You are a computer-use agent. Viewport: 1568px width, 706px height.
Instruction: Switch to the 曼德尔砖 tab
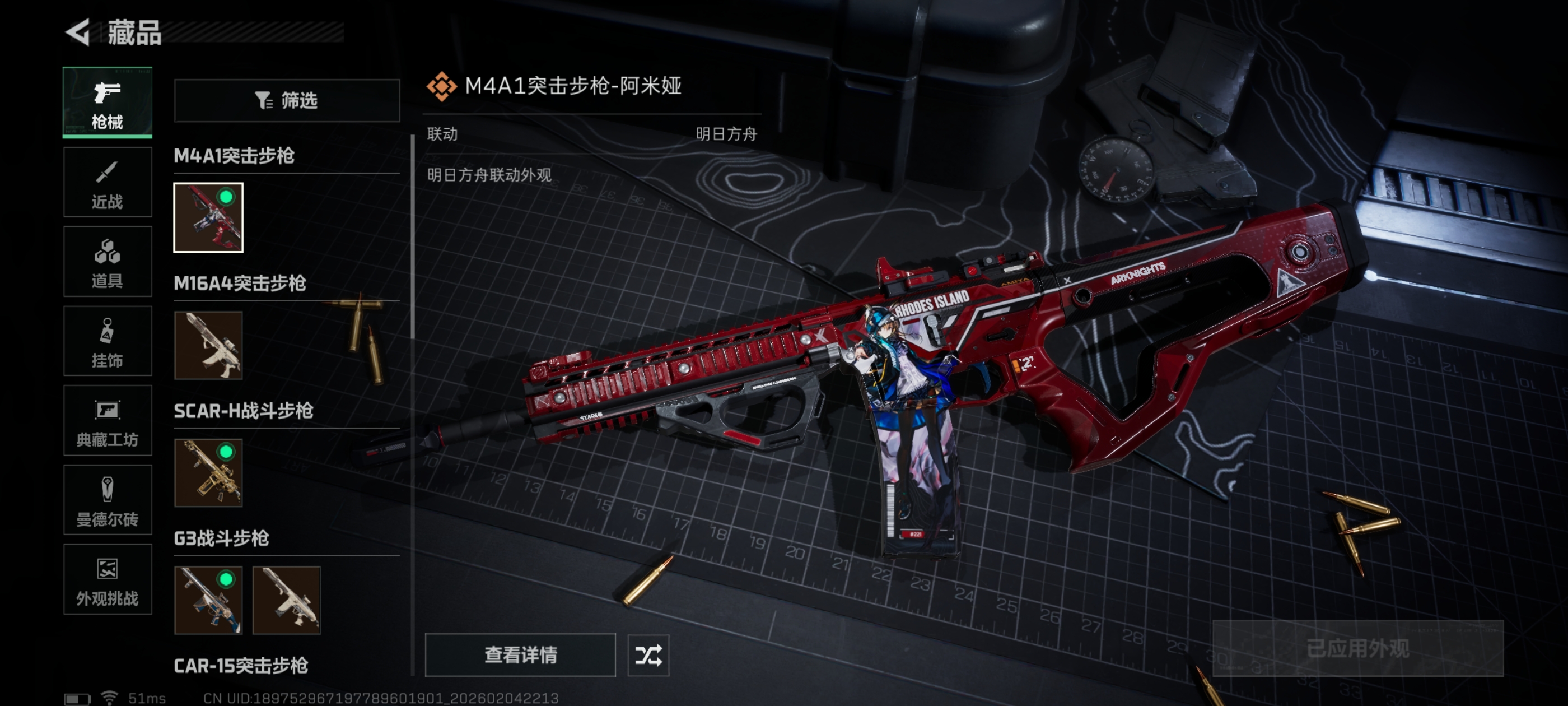coord(107,500)
